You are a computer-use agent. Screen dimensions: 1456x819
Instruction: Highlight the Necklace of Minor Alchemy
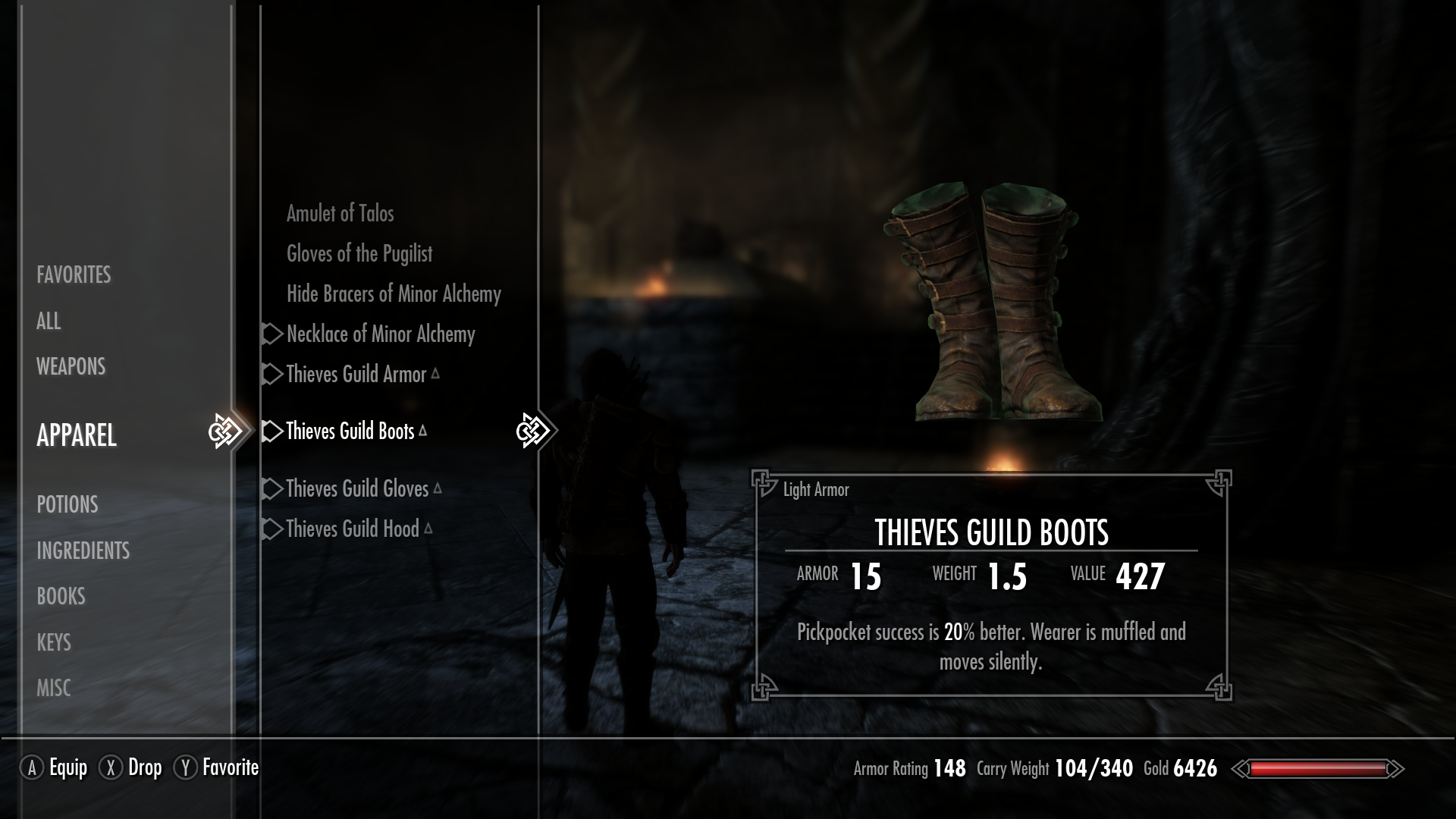coord(381,334)
